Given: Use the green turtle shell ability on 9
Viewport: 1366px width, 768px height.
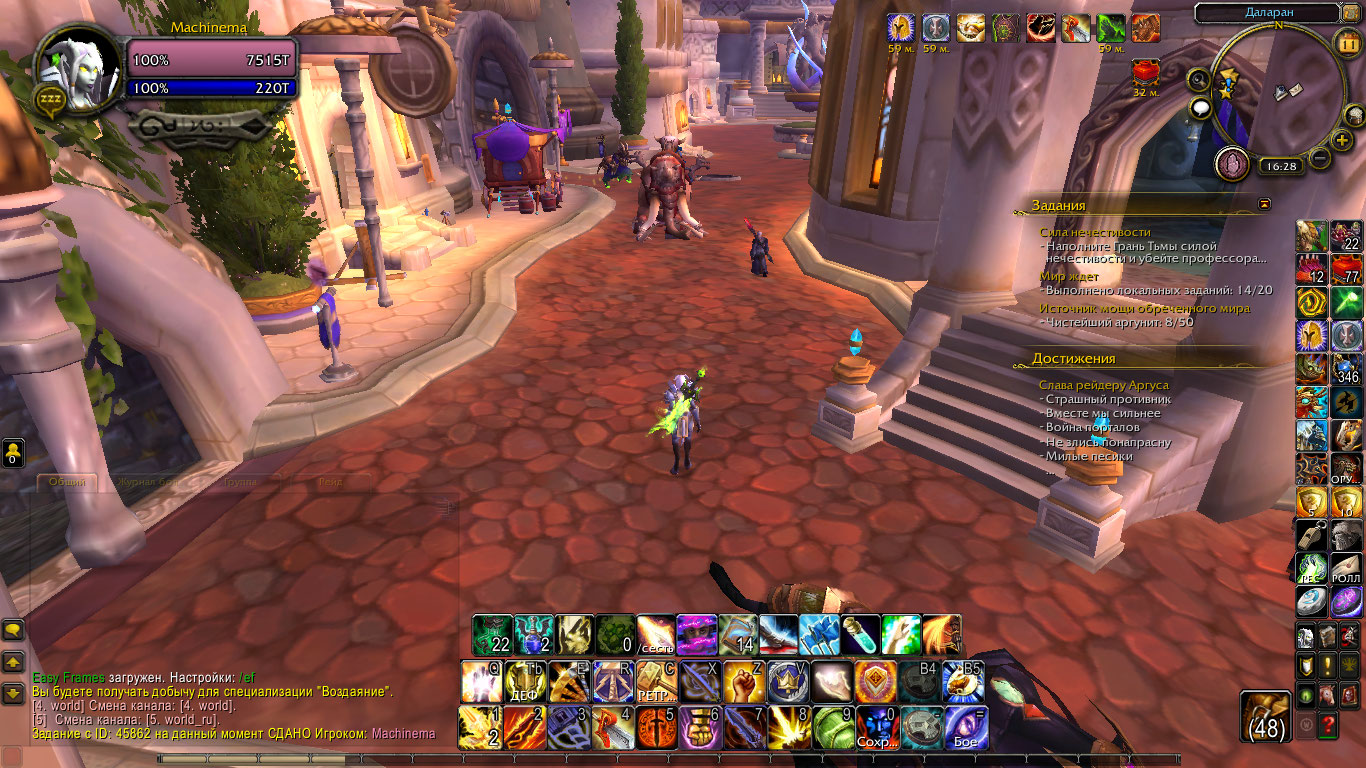Looking at the screenshot, I should coord(832,728).
